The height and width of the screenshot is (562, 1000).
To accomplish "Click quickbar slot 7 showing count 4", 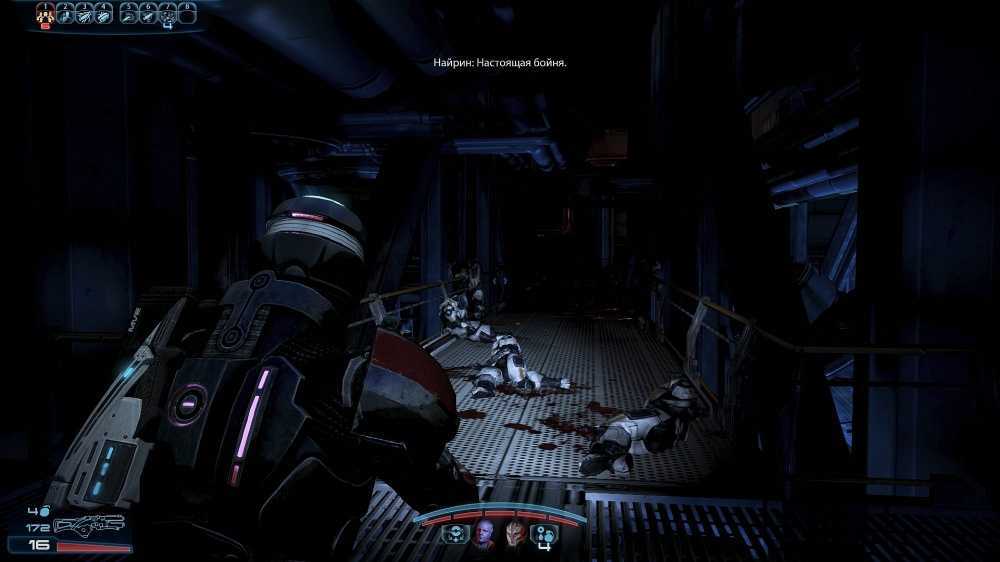I will 167,14.
